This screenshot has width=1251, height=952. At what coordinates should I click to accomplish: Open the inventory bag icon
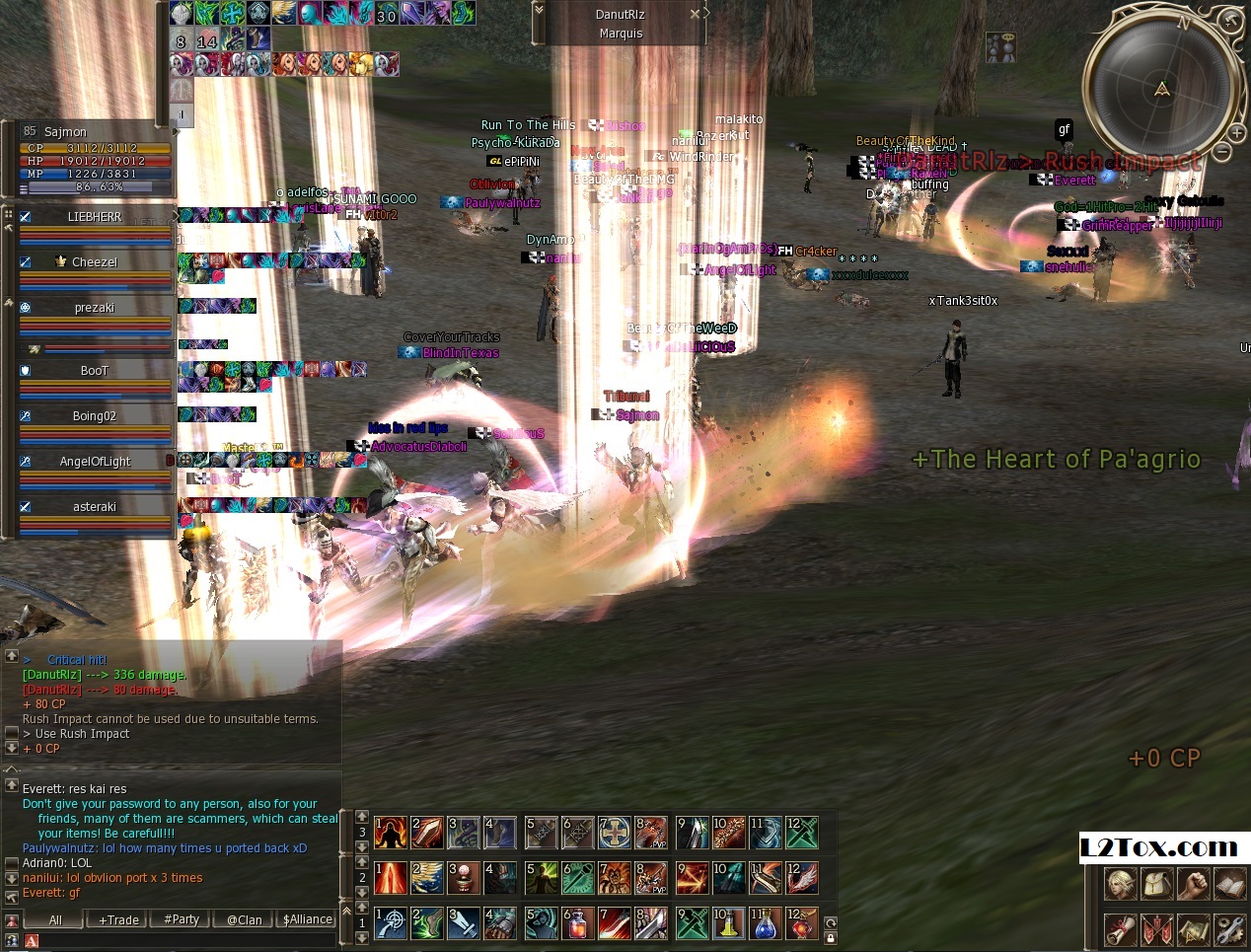(1155, 883)
